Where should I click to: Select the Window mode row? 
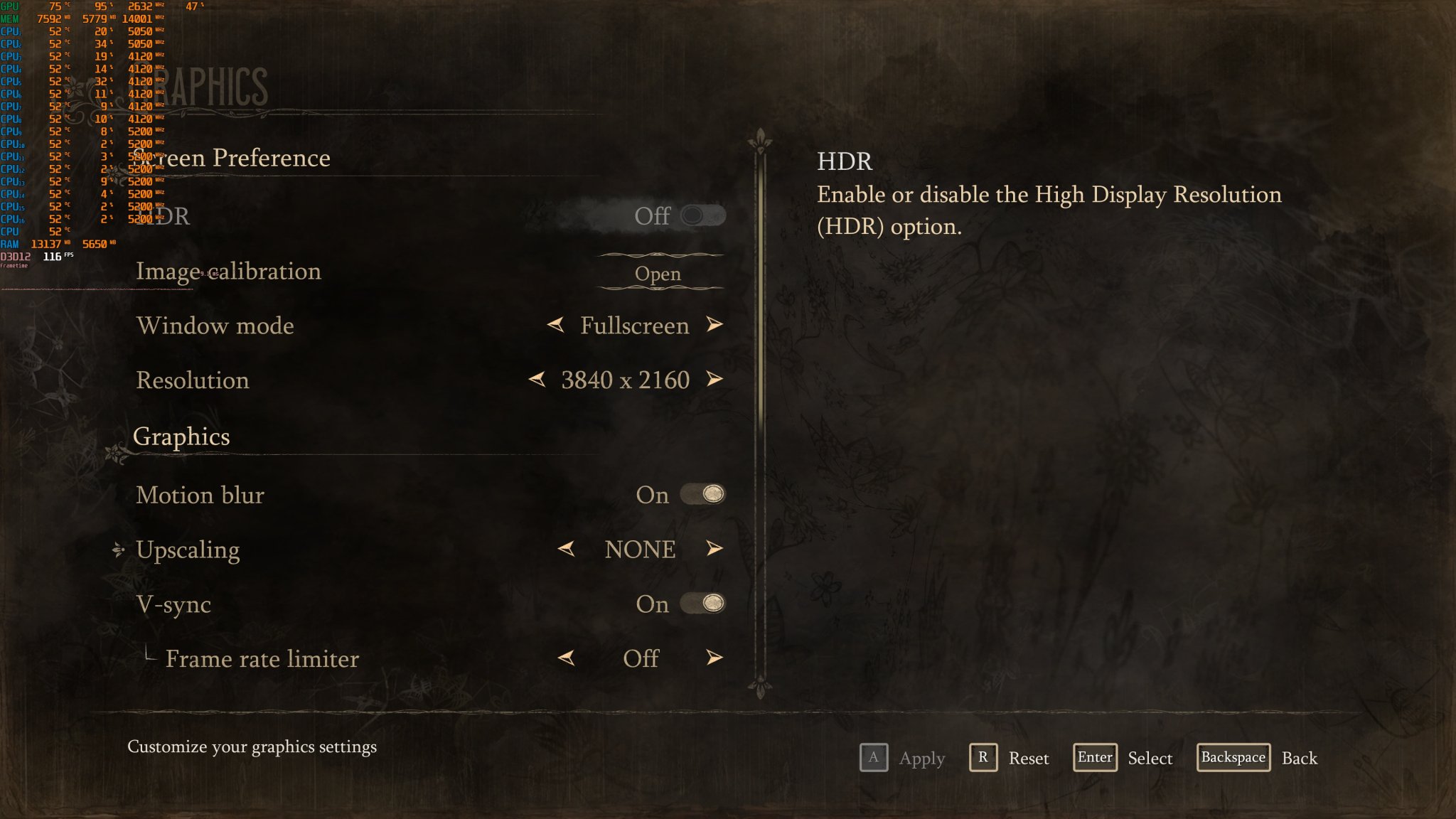[215, 326]
